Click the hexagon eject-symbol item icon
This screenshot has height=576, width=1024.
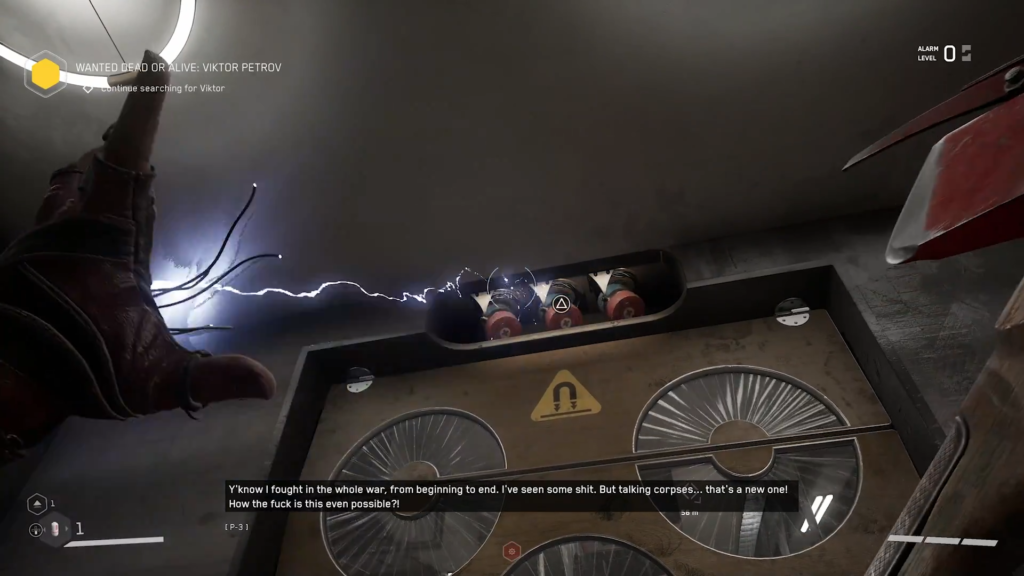pos(35,504)
